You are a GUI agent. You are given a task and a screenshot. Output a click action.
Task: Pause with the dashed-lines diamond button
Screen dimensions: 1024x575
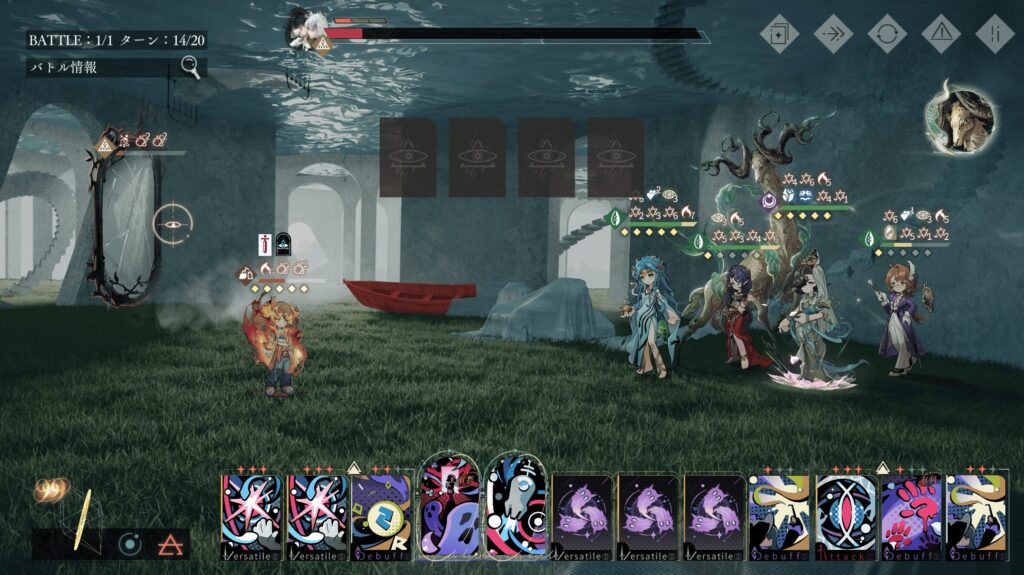[x=995, y=33]
